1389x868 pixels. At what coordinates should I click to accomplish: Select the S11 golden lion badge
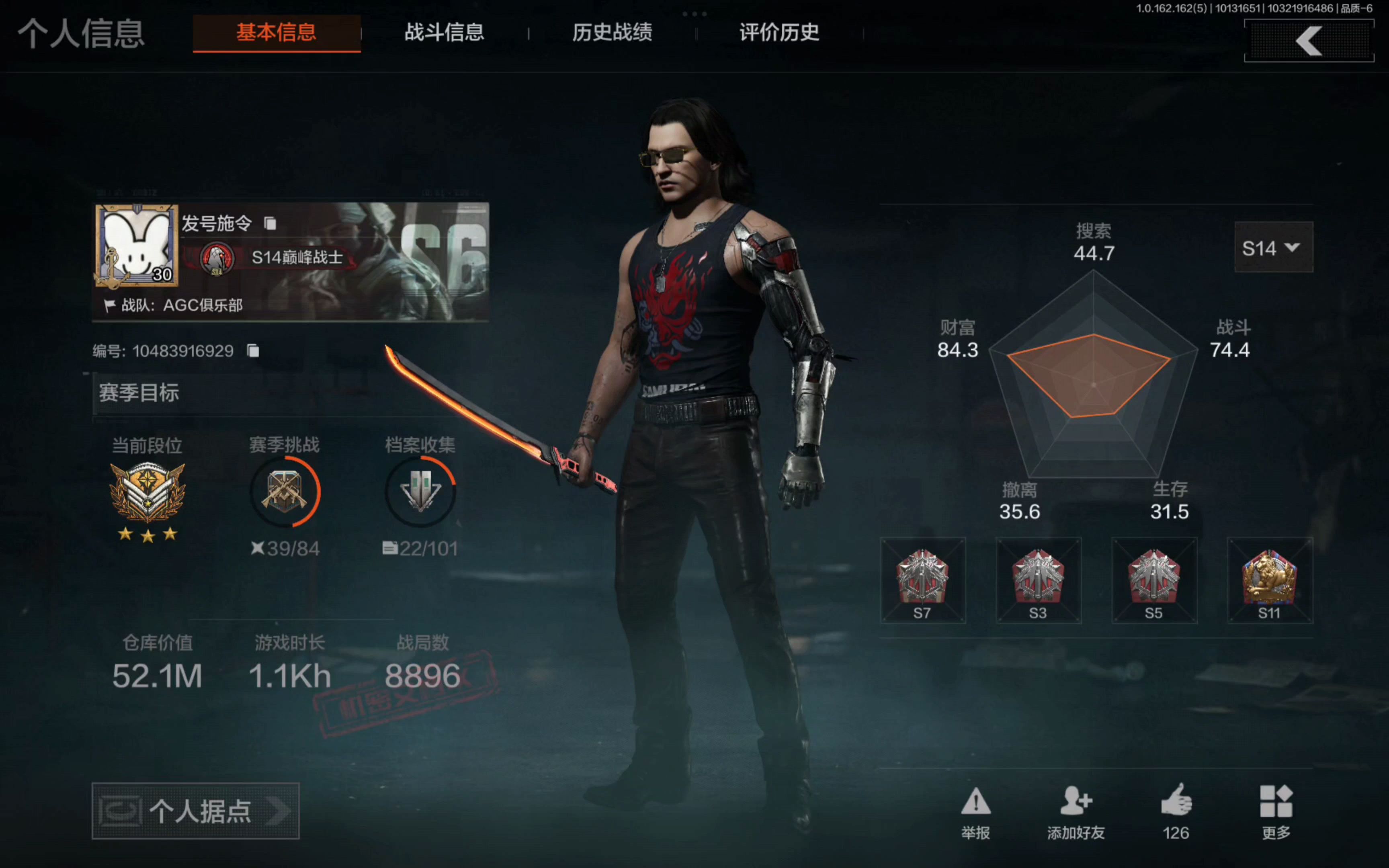tap(1270, 580)
